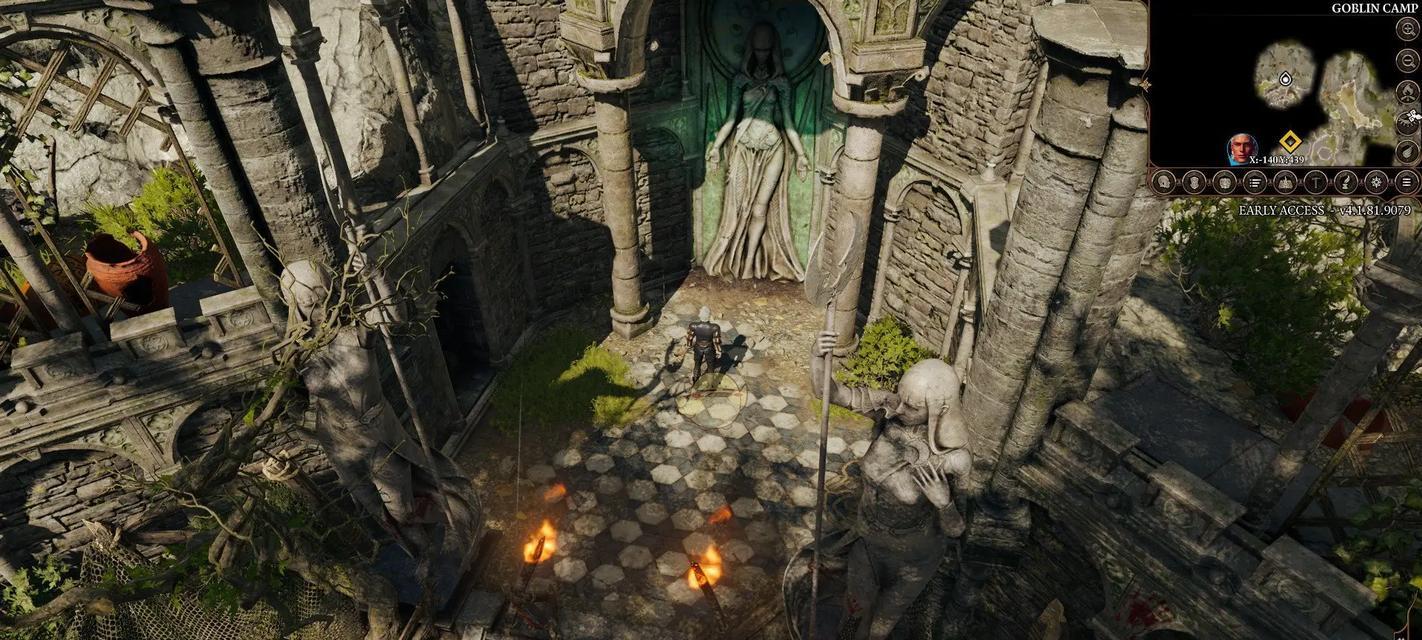Click the minimap zoom-in magnifier button

point(1407,29)
